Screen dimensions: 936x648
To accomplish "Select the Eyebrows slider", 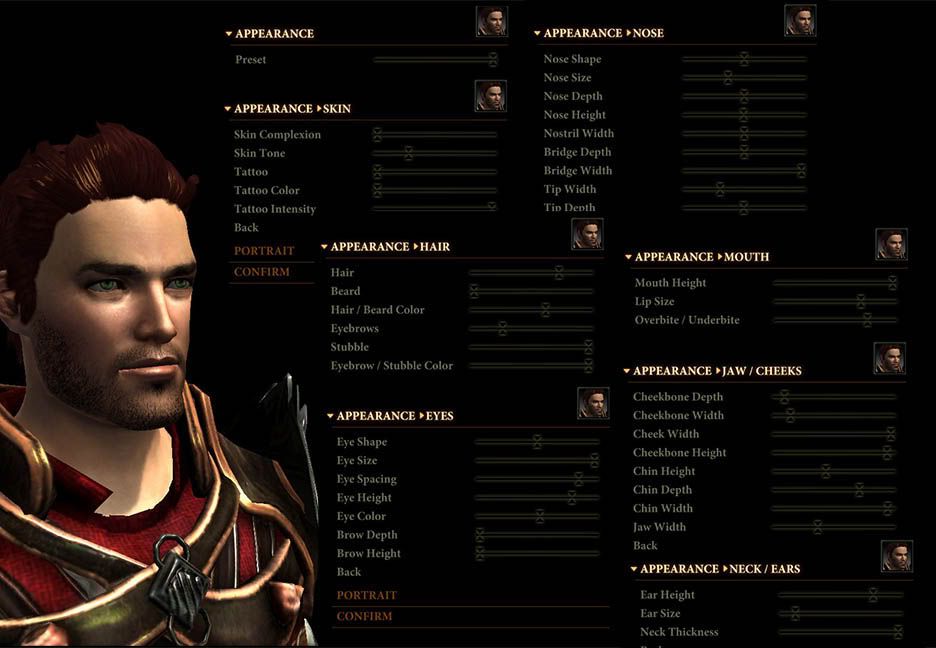I will pos(530,328).
